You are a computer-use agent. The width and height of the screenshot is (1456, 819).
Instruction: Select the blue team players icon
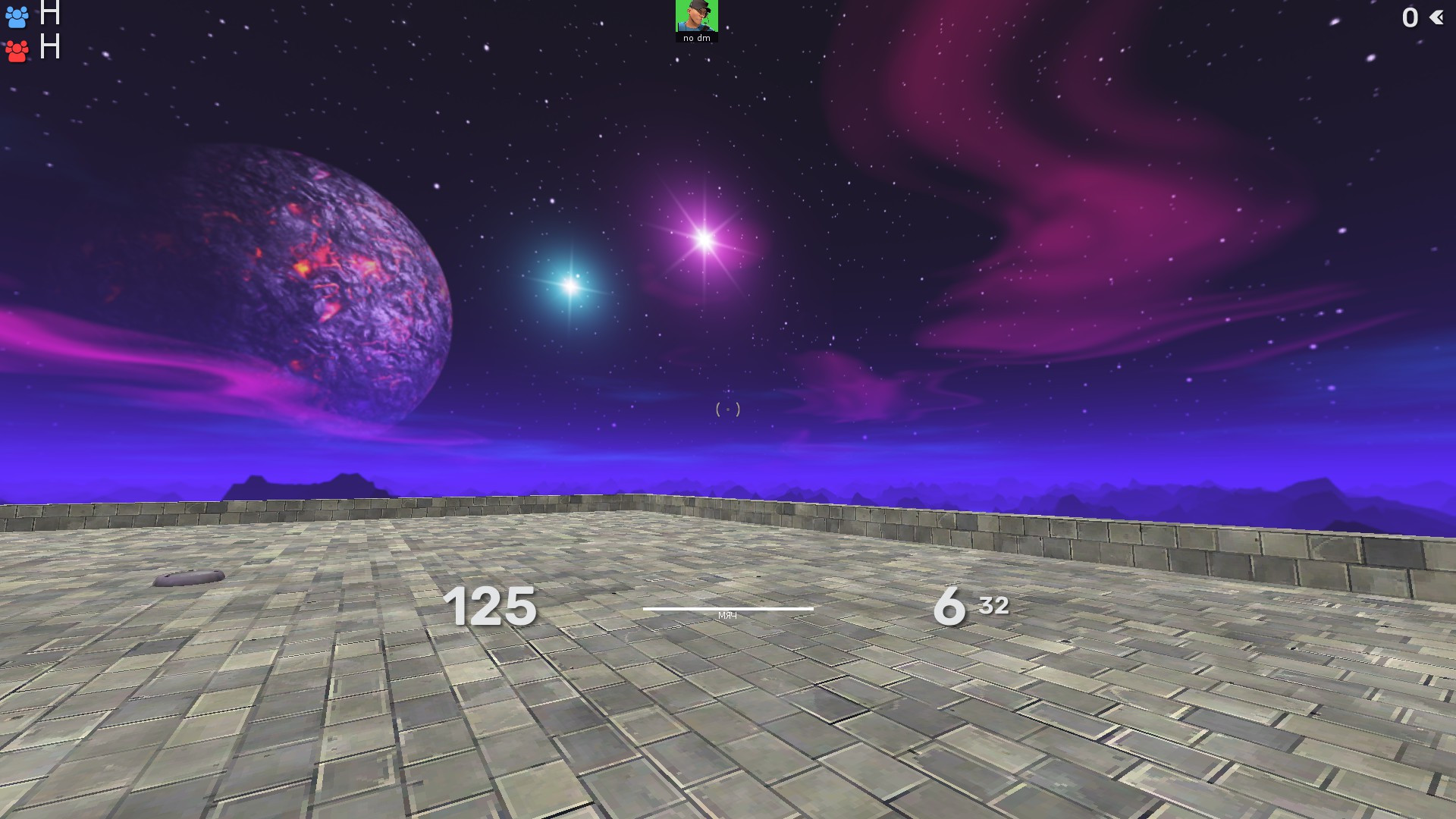pyautogui.click(x=17, y=18)
